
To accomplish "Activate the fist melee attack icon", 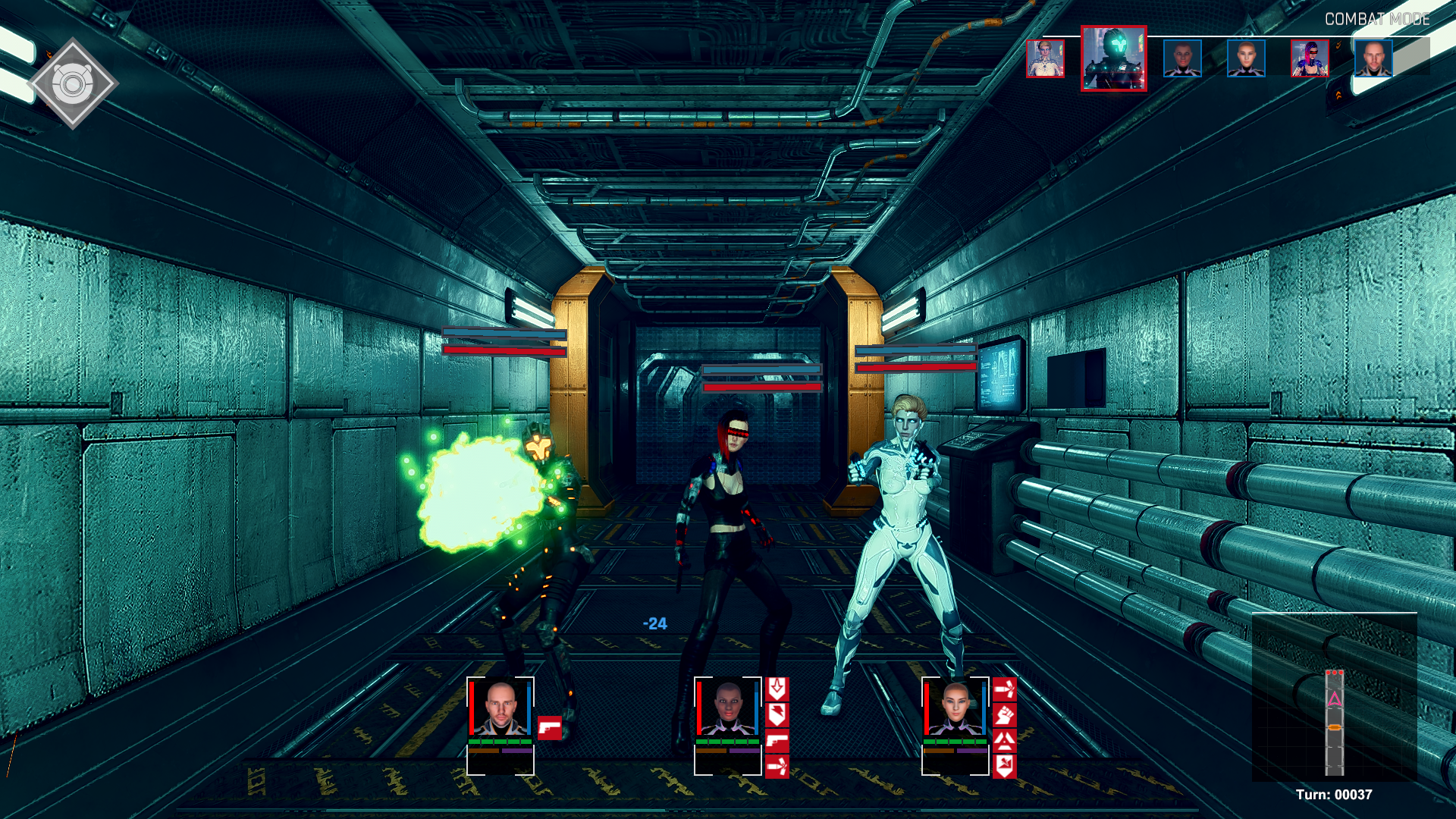I will click(1004, 717).
